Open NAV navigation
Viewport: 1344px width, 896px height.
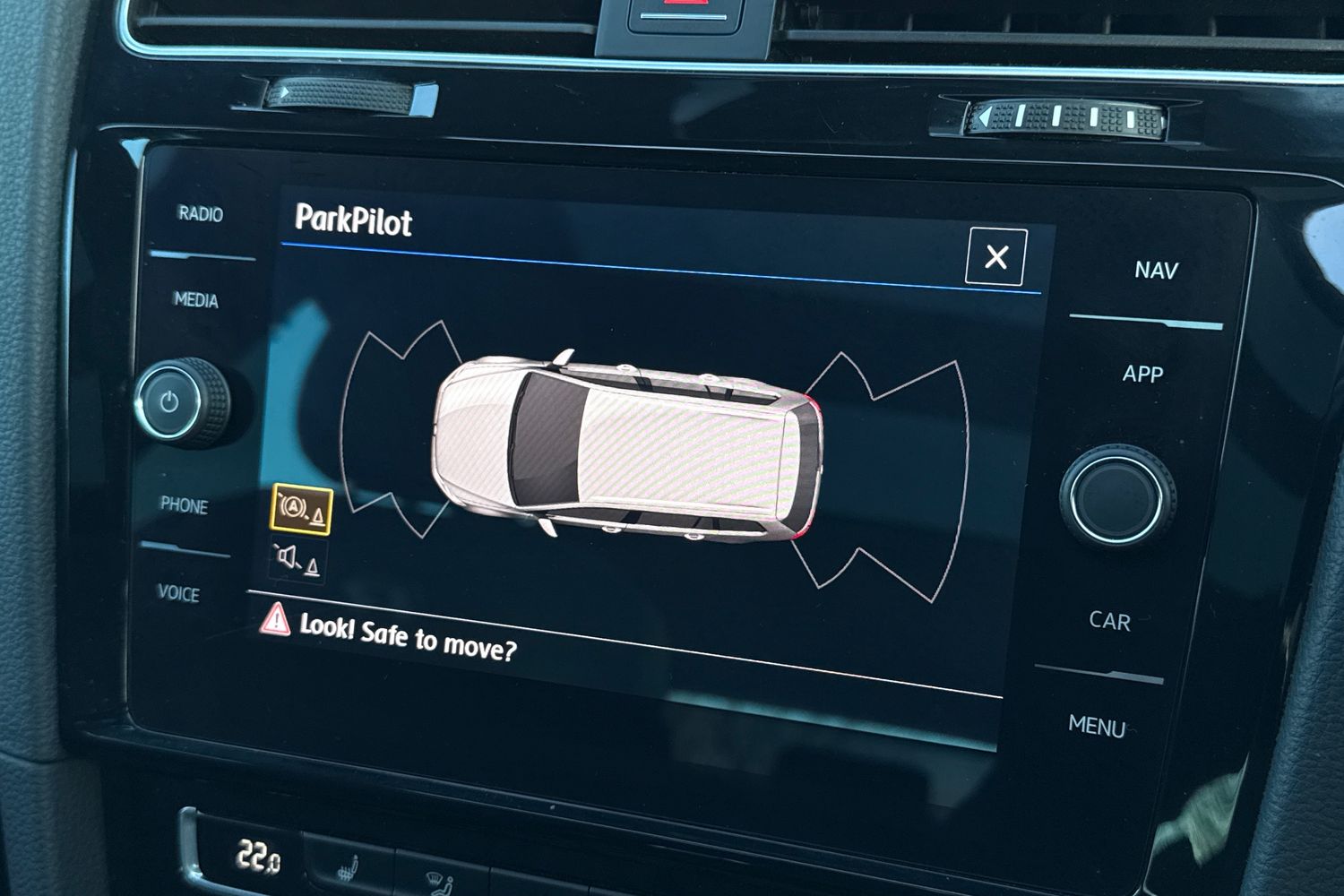1156,270
